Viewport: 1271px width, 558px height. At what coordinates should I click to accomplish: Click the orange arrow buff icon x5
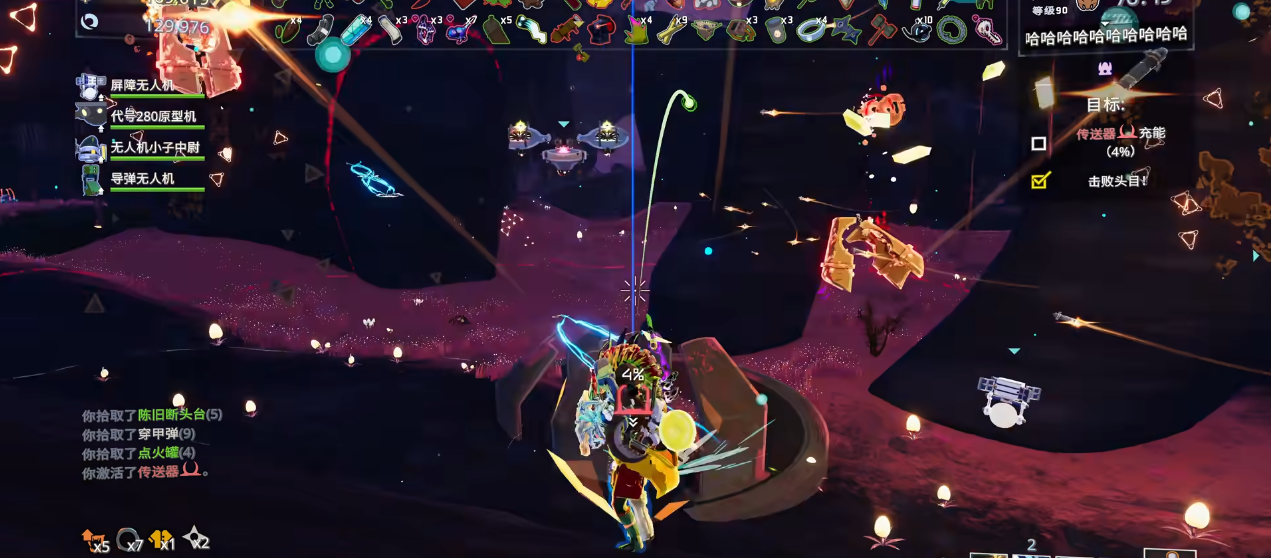pyautogui.click(x=94, y=539)
